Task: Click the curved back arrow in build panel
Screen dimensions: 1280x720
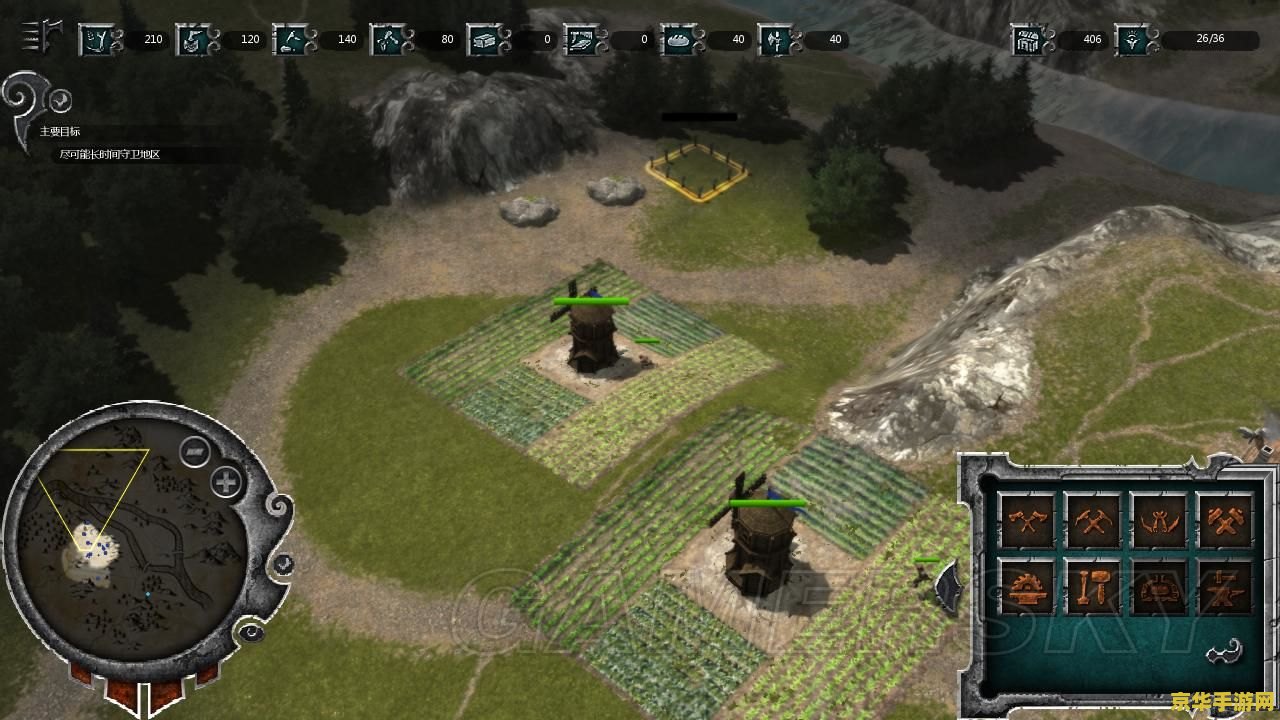Action: 1224,652
